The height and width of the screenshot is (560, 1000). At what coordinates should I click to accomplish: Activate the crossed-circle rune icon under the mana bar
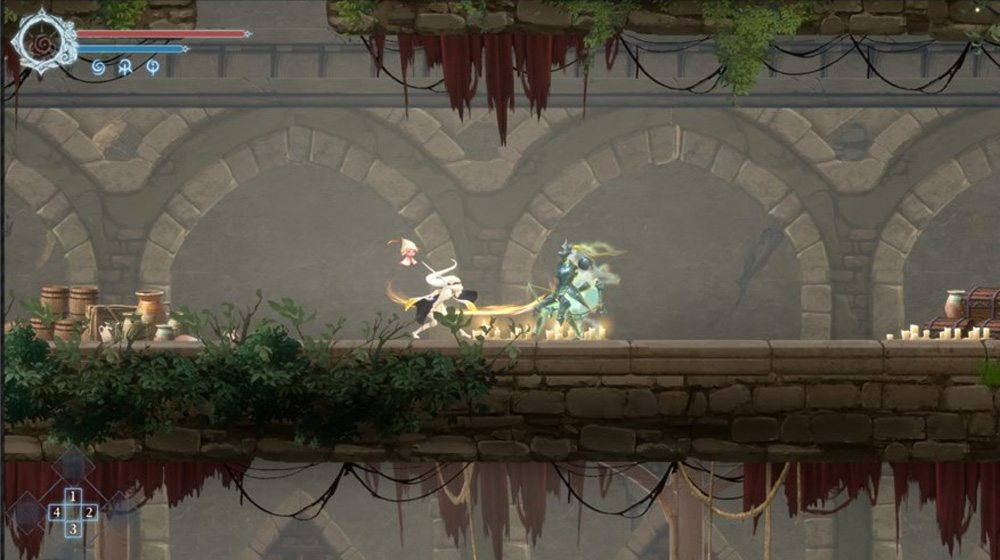(125, 68)
